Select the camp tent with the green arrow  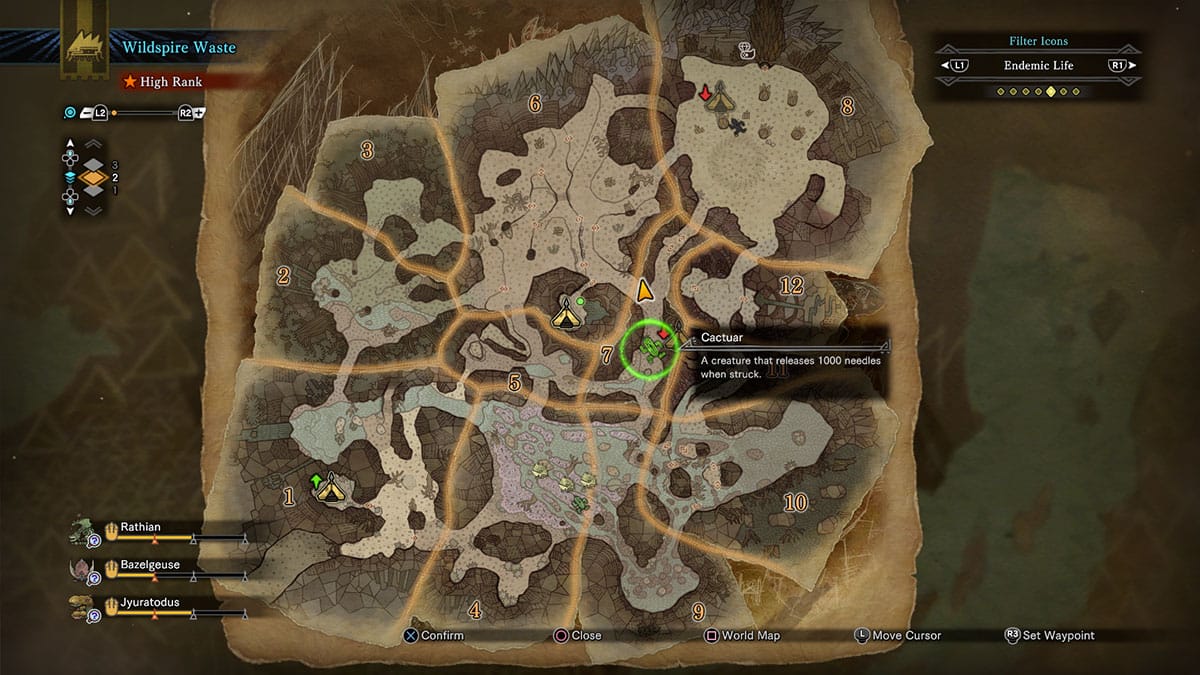pyautogui.click(x=329, y=489)
